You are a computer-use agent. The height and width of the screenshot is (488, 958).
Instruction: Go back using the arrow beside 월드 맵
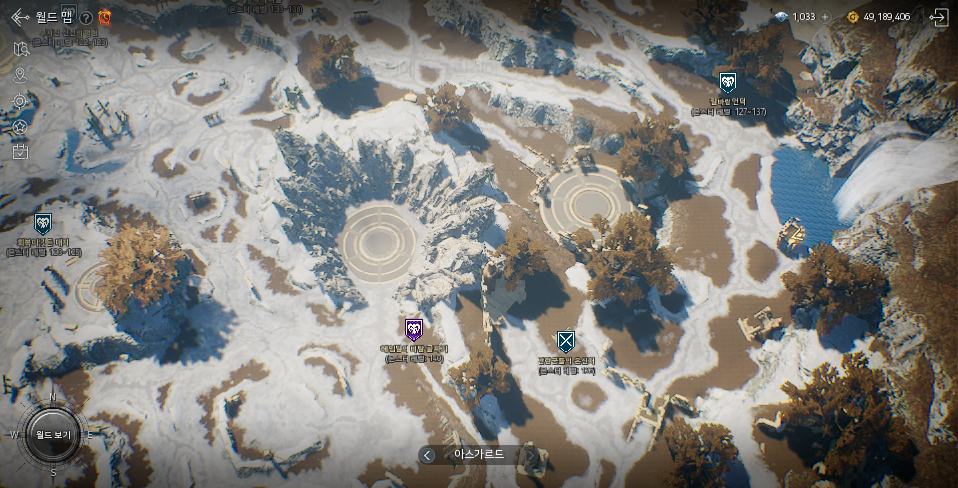click(x=19, y=17)
